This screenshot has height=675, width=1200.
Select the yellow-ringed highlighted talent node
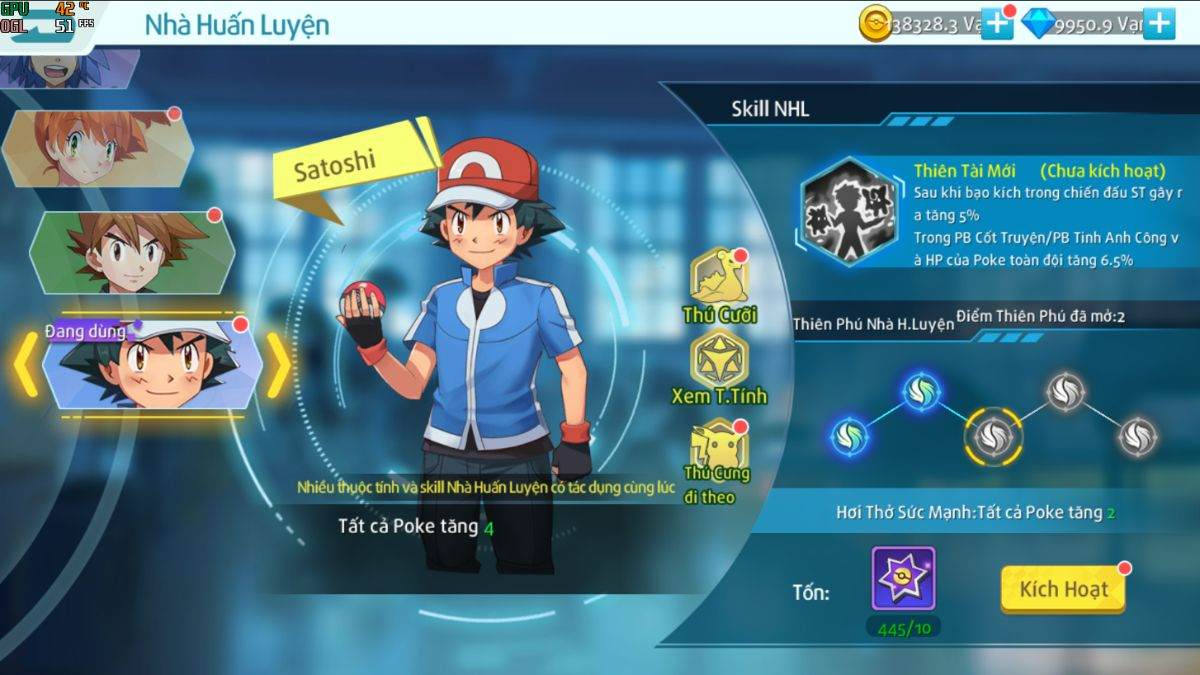tap(992, 433)
